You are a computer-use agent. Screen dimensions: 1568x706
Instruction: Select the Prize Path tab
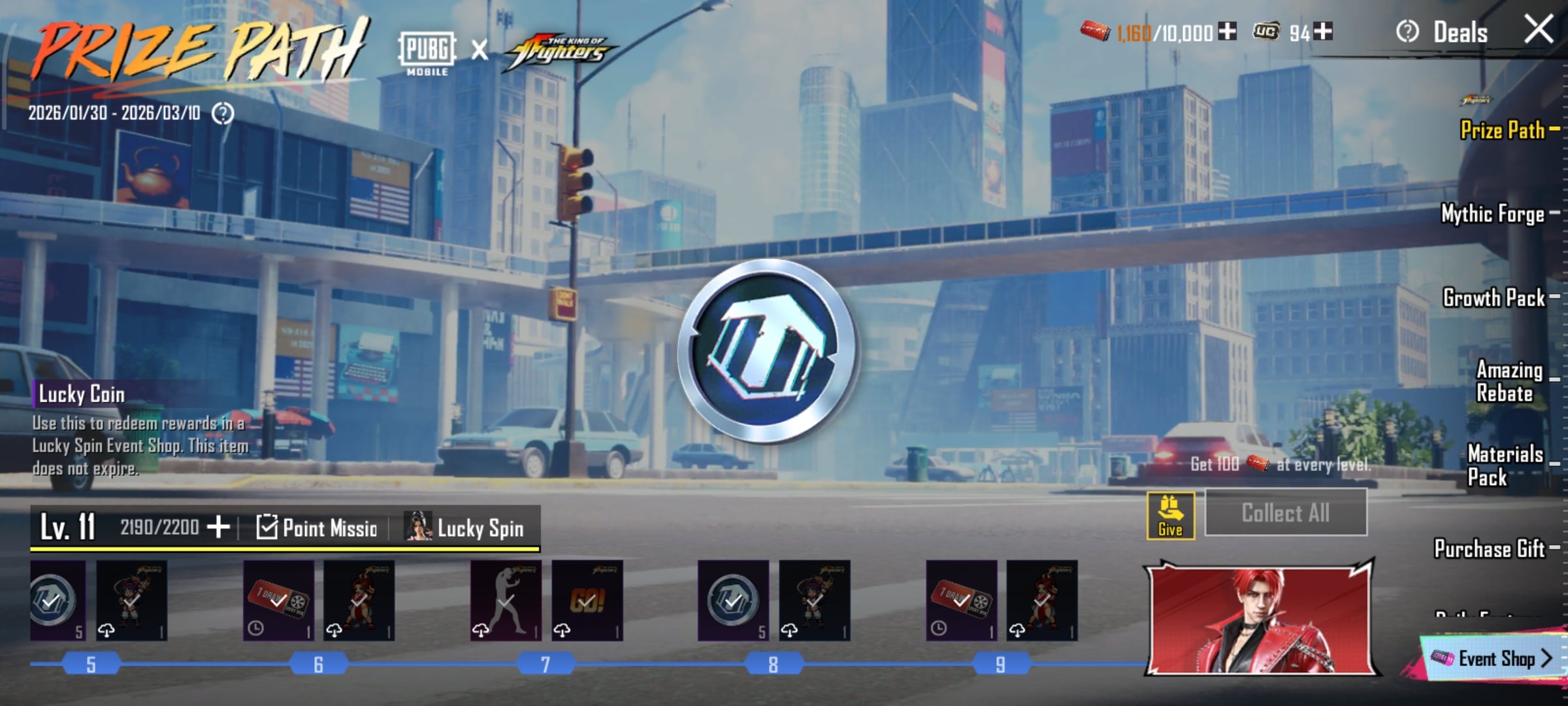pyautogui.click(x=1502, y=130)
